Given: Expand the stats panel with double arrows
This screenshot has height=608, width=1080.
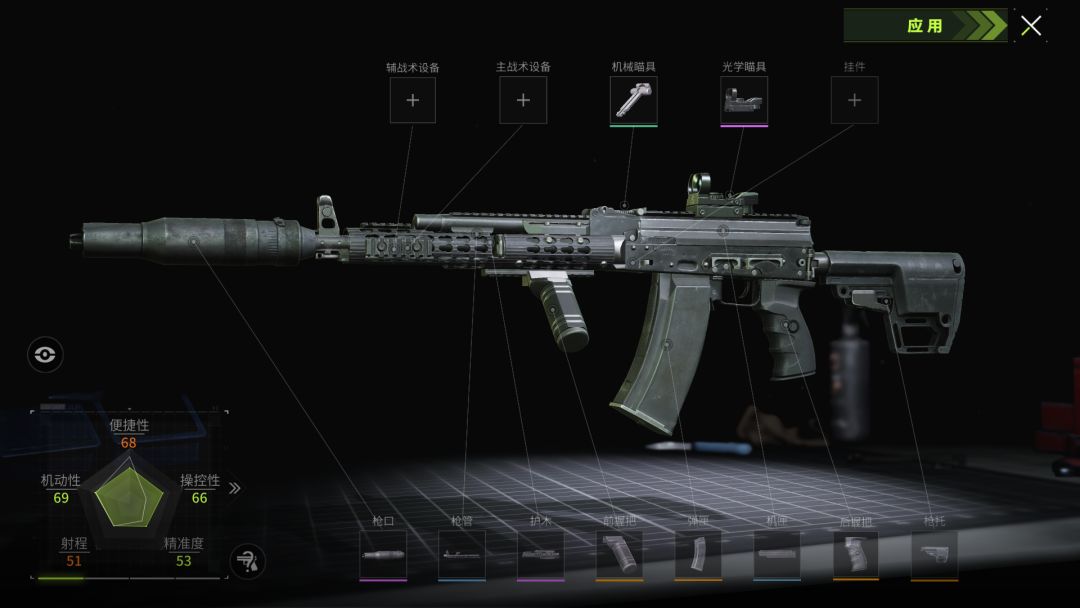Looking at the screenshot, I should tap(235, 488).
